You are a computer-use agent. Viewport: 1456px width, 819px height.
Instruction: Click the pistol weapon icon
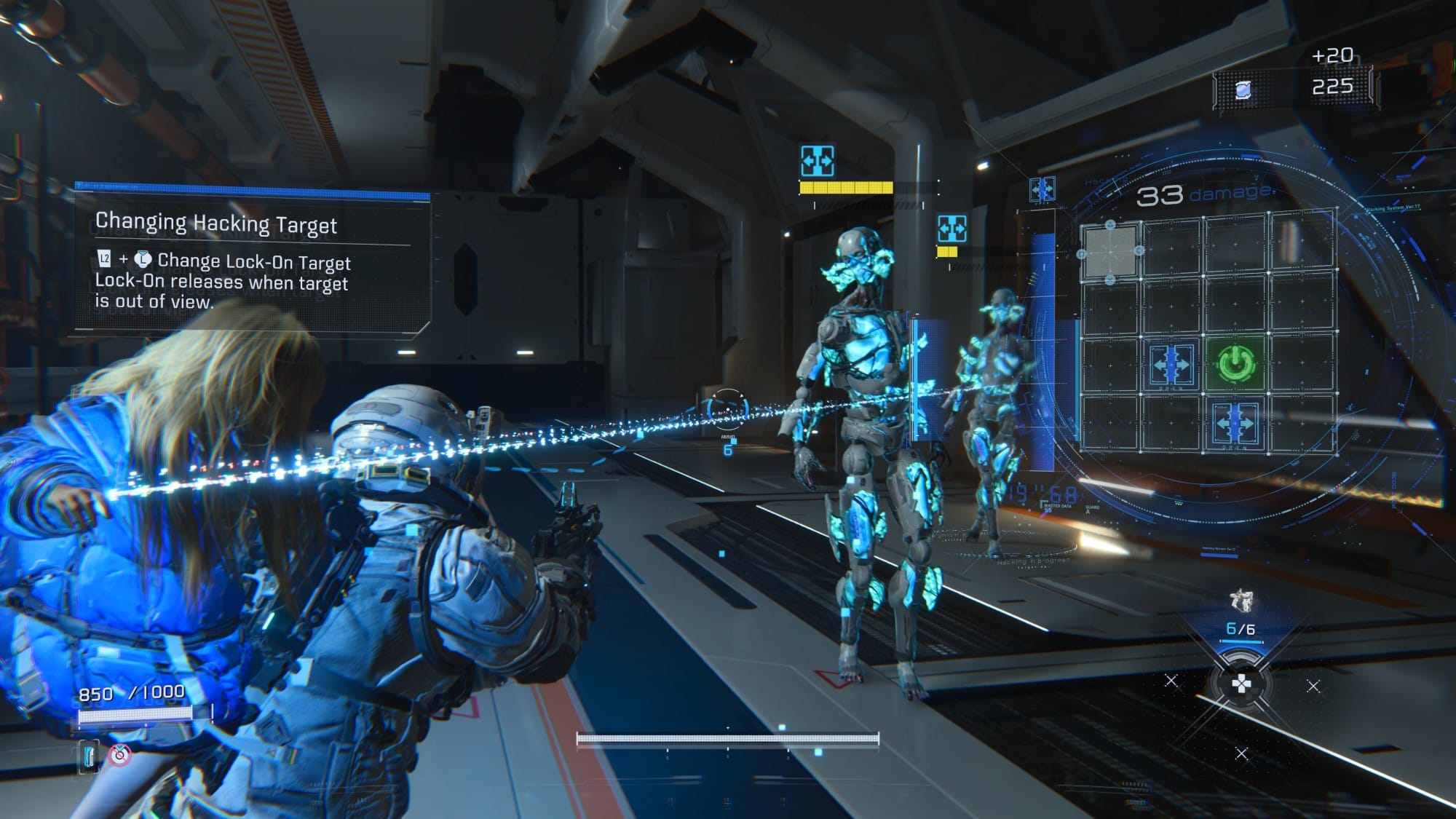[x=1241, y=600]
